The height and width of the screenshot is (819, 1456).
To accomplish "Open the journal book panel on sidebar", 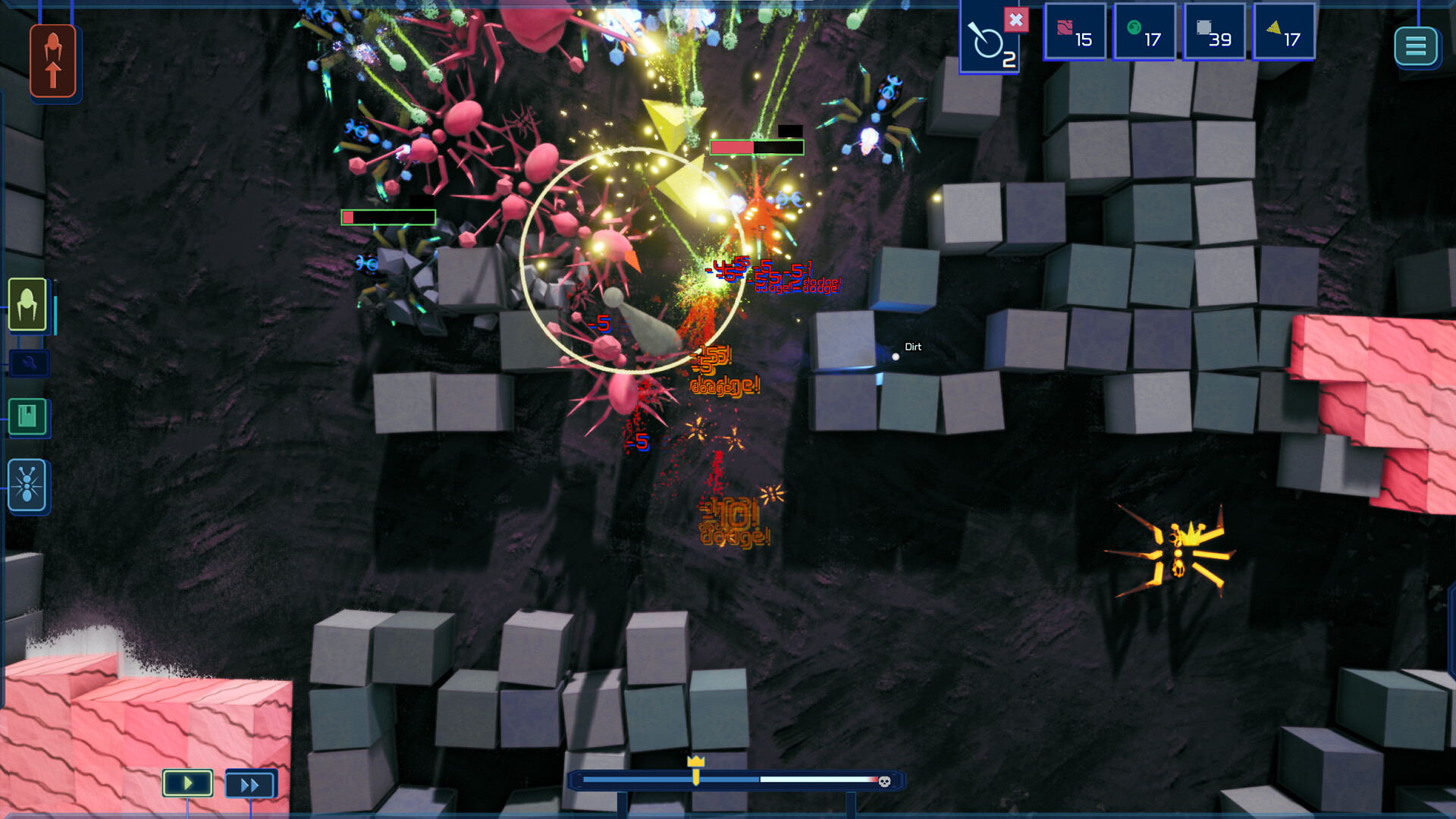I will [27, 417].
